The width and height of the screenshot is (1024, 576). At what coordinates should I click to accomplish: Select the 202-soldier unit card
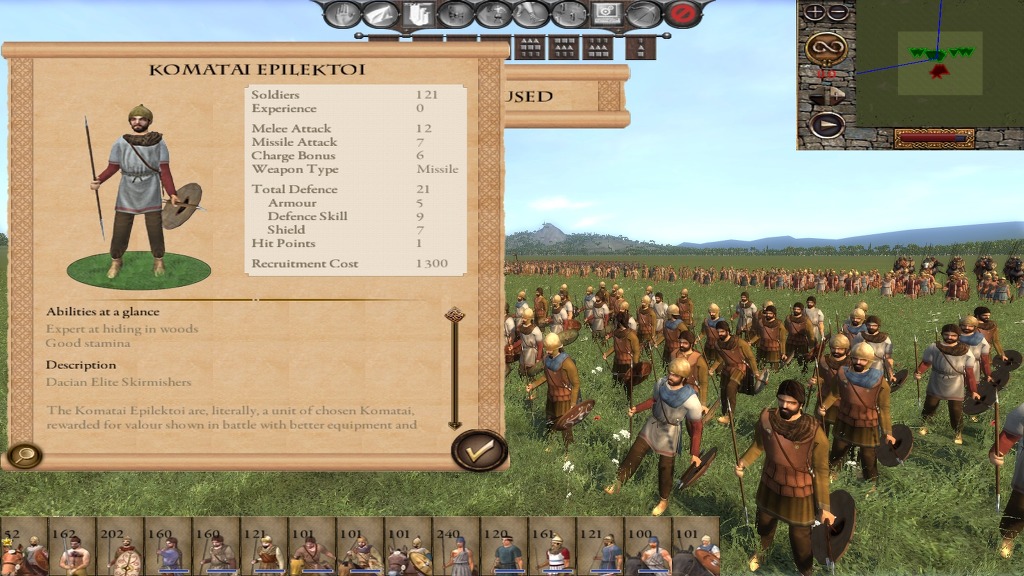coord(120,546)
